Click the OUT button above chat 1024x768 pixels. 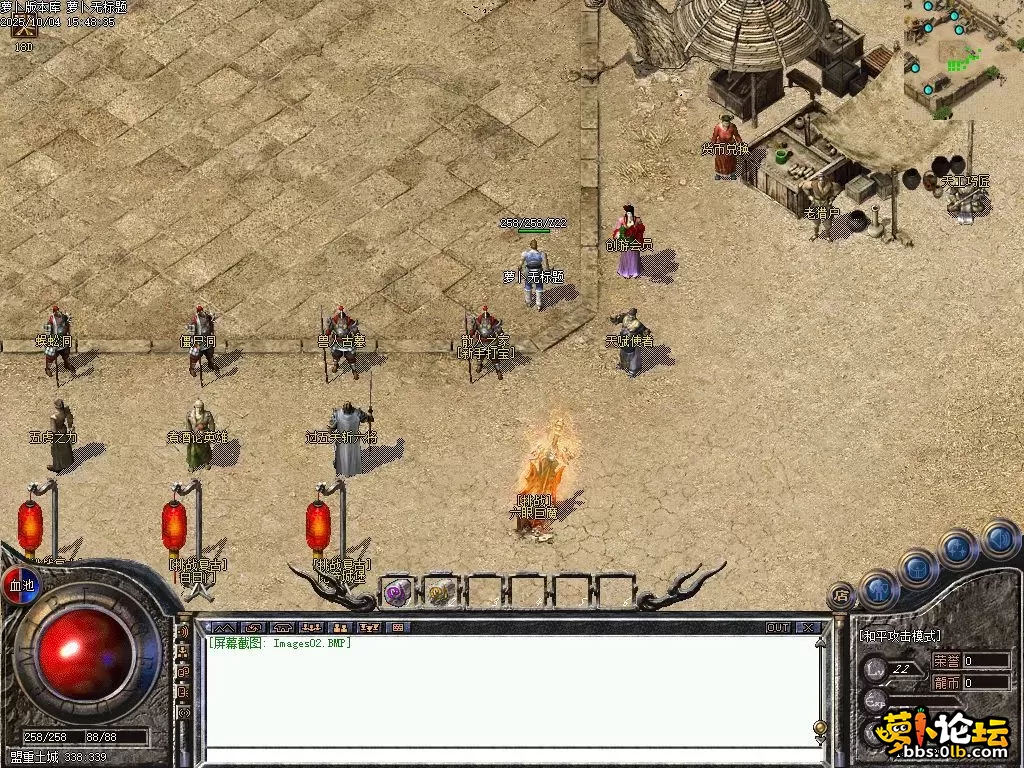point(778,628)
